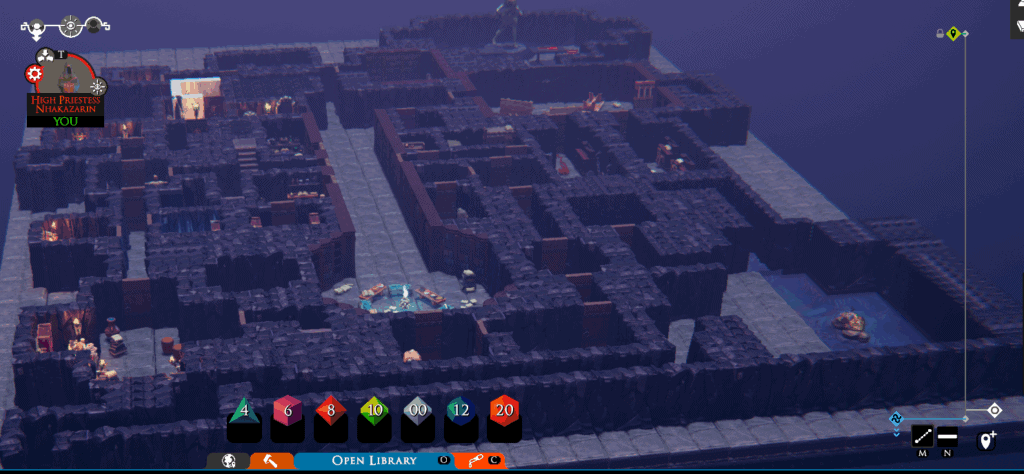Open the Library panel
The width and height of the screenshot is (1024, 474).
point(375,460)
